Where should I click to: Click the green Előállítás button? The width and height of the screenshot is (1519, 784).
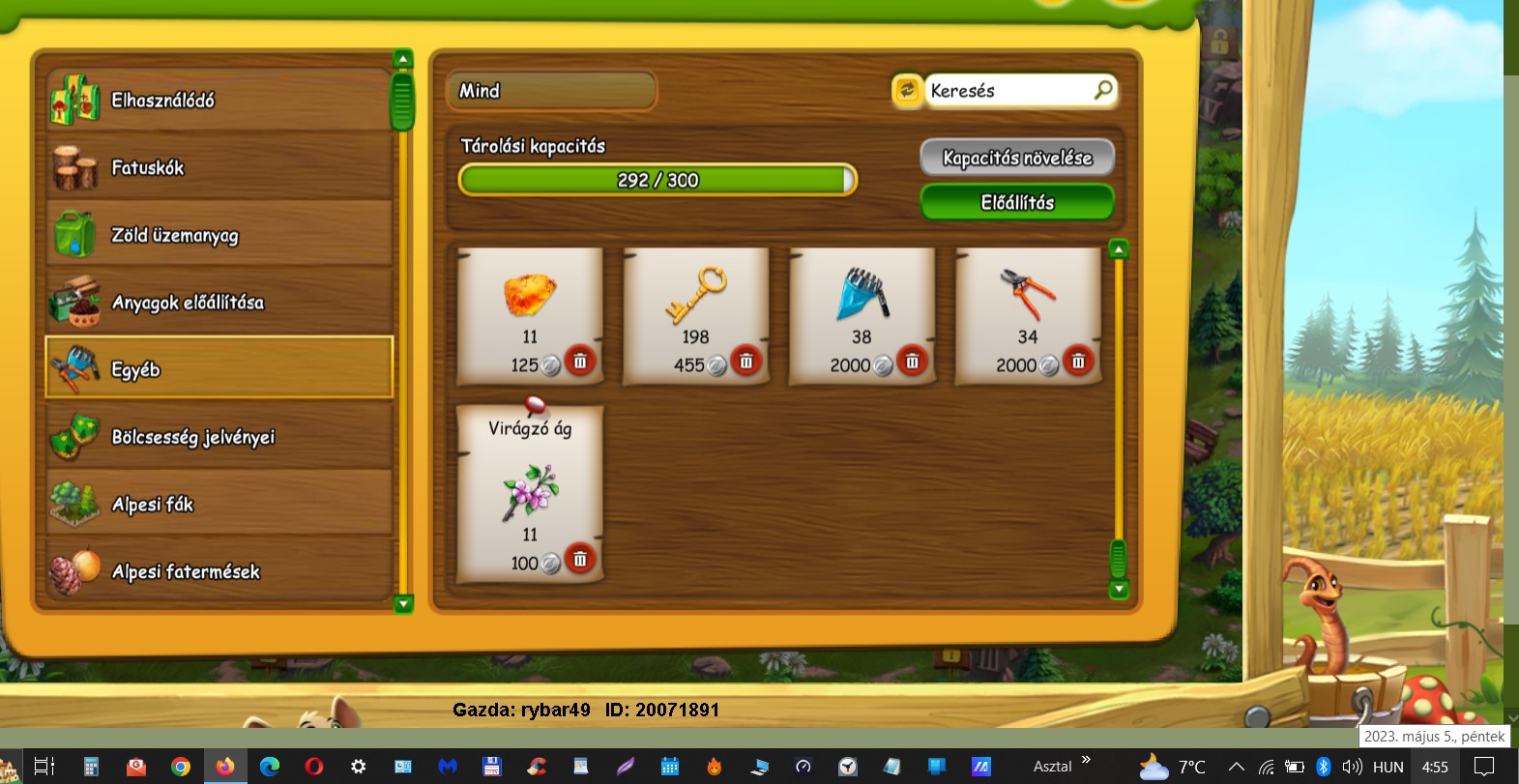1017,203
